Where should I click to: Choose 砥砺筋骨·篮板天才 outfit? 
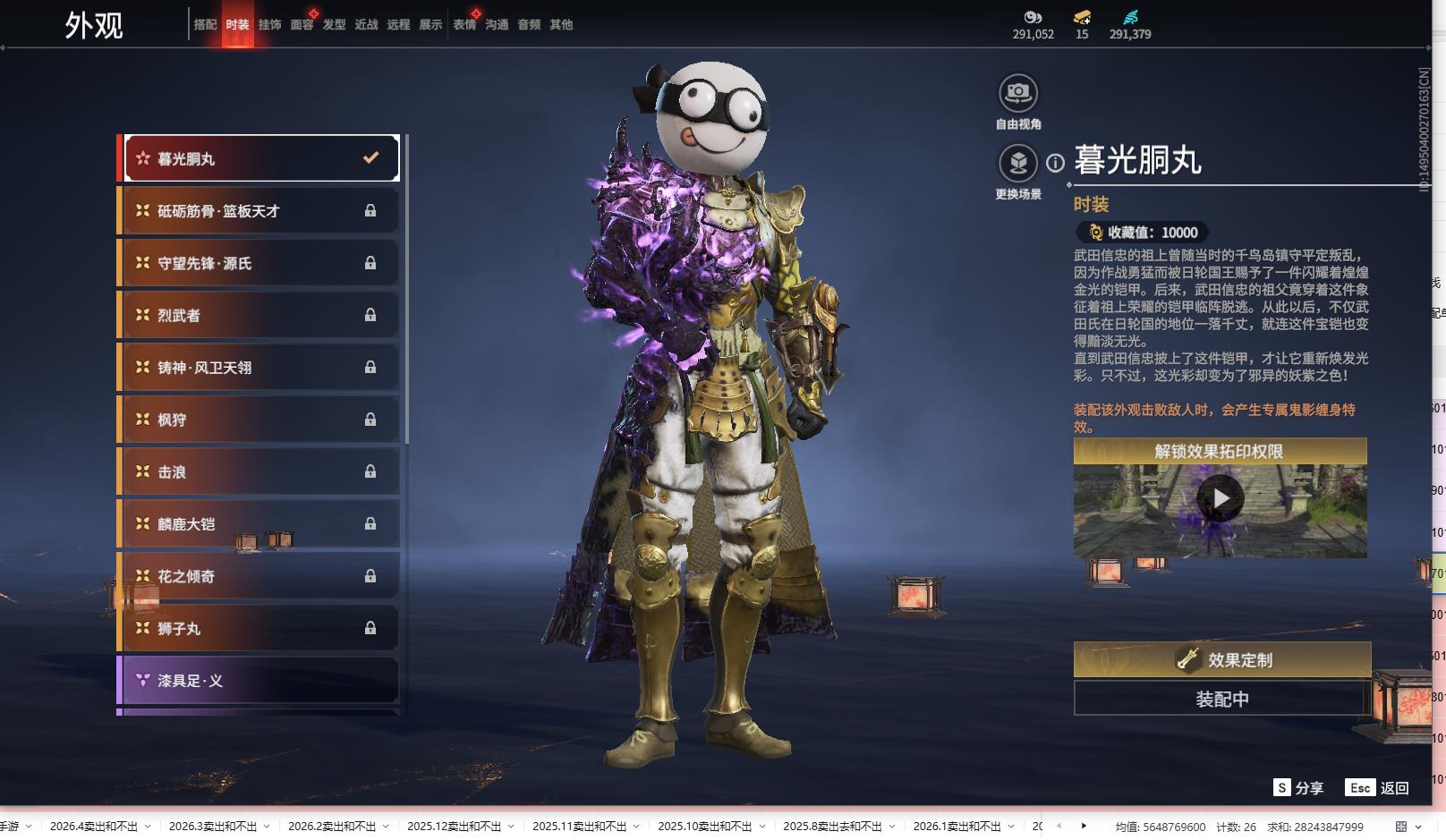(x=259, y=211)
